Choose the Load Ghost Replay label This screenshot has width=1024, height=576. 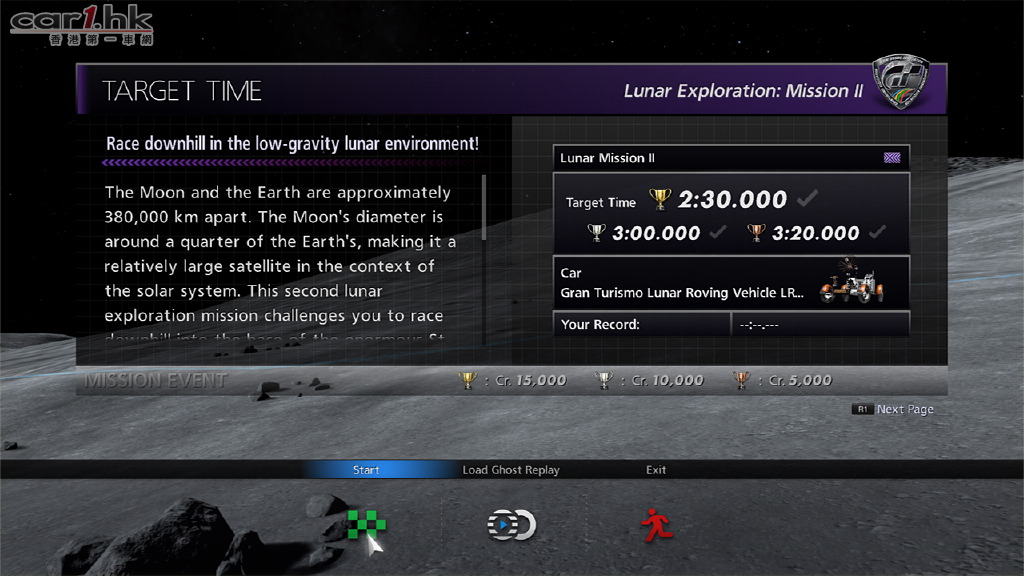(511, 470)
